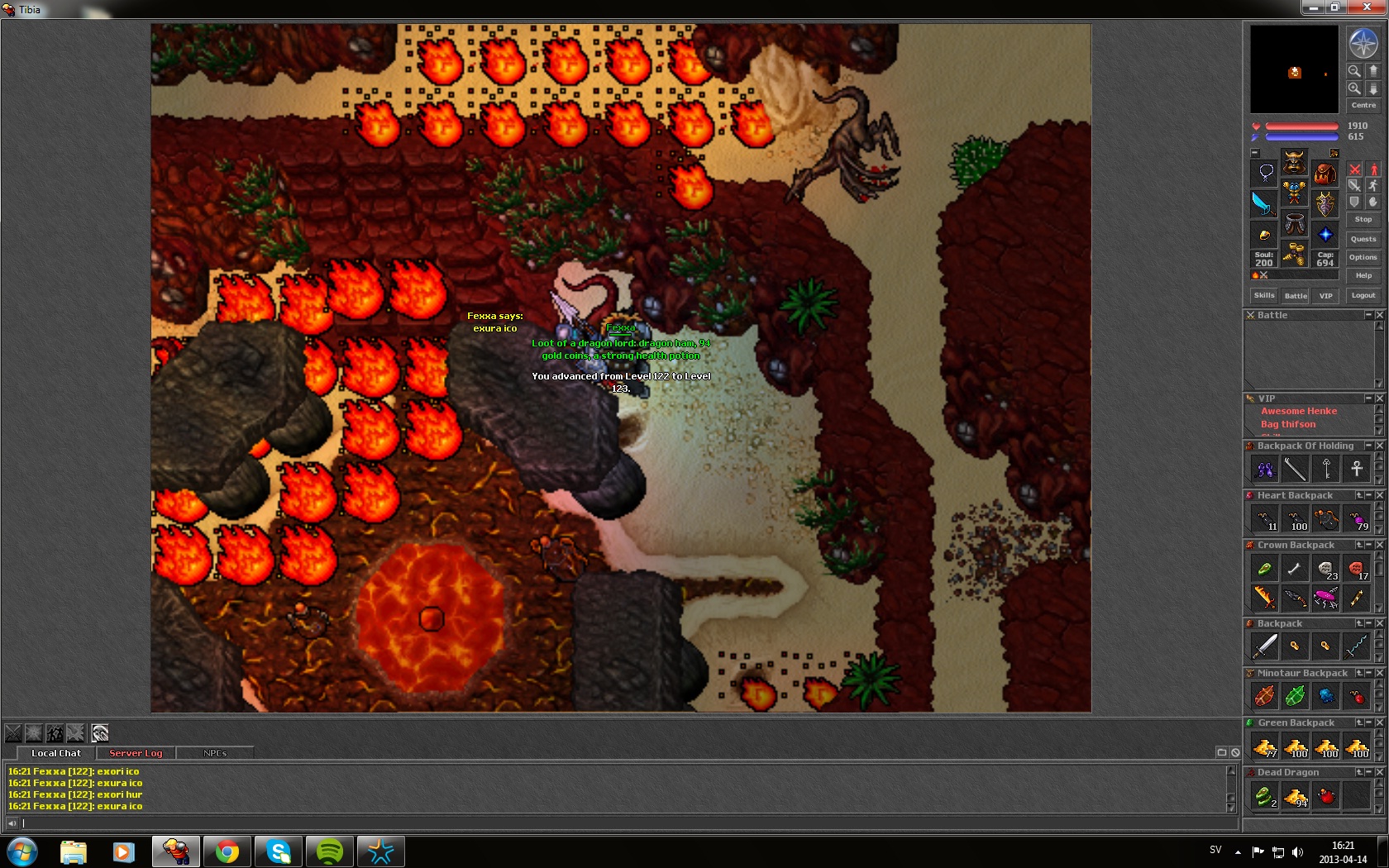Screen dimensions: 1389x868
Task: Close the Battle panel
Action: coord(1379,315)
